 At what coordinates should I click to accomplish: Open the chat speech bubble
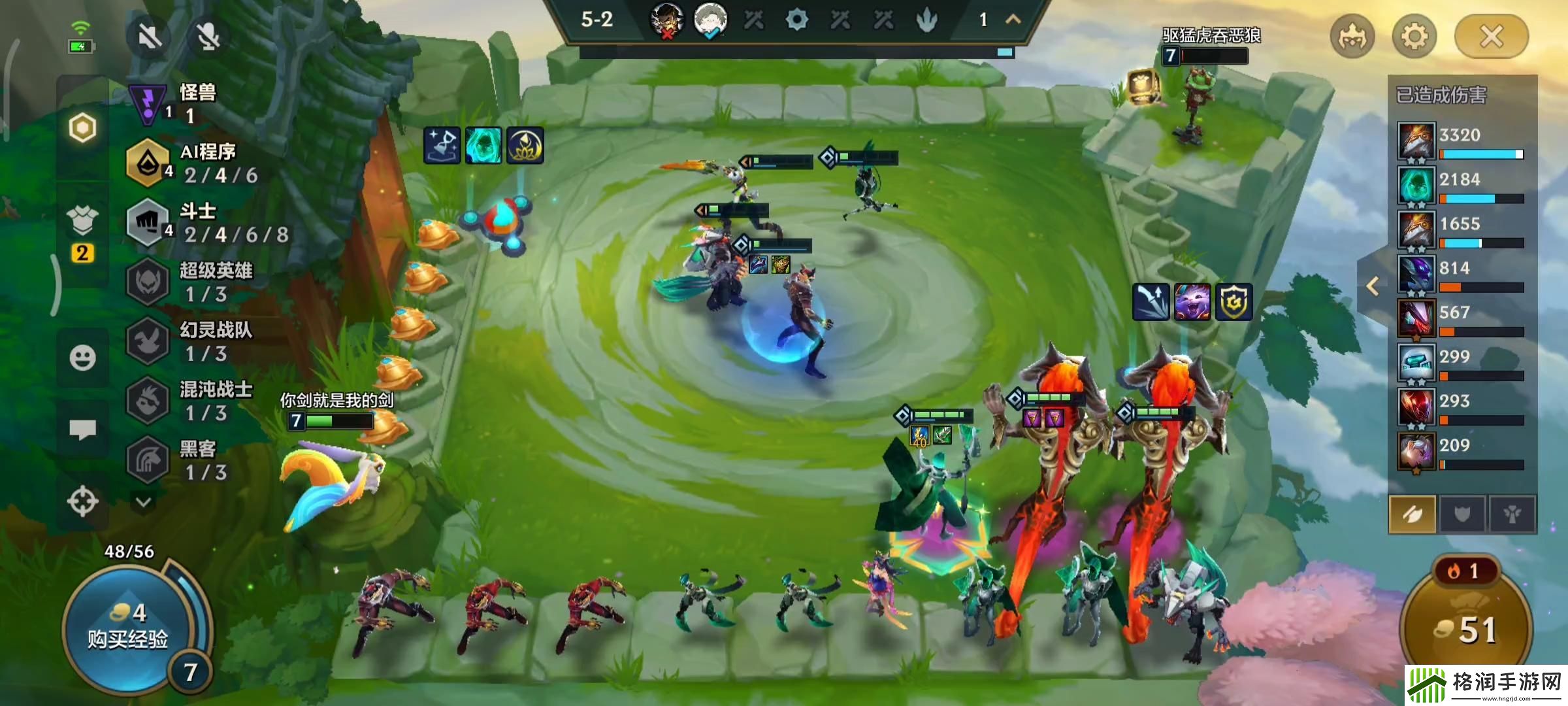pos(82,429)
